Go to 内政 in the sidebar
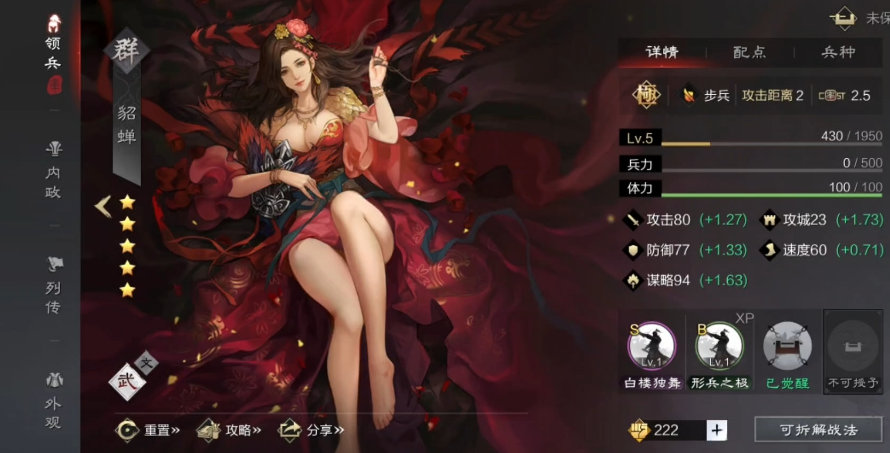This screenshot has width=890, height=453. (x=53, y=169)
